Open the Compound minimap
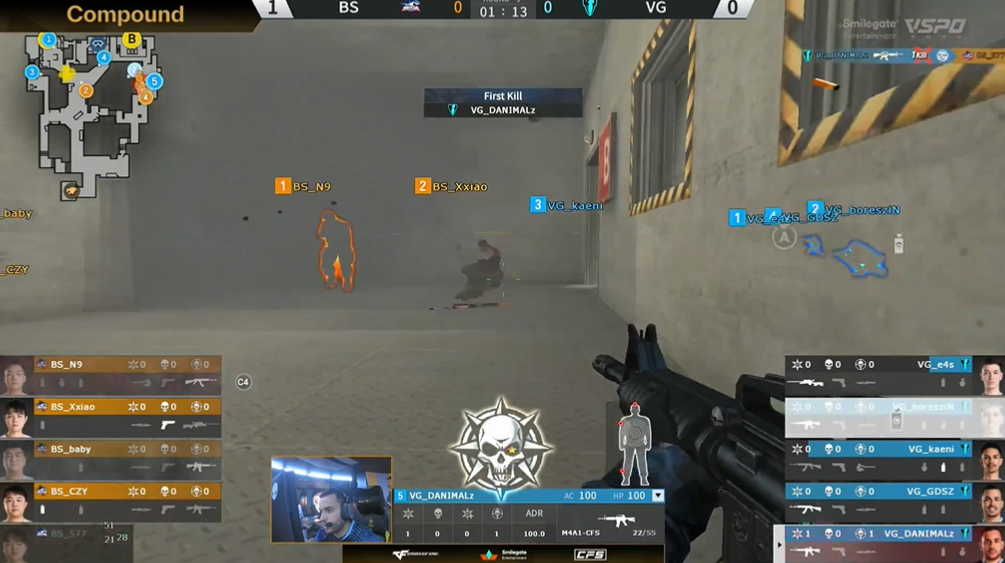The image size is (1005, 563). (92, 115)
